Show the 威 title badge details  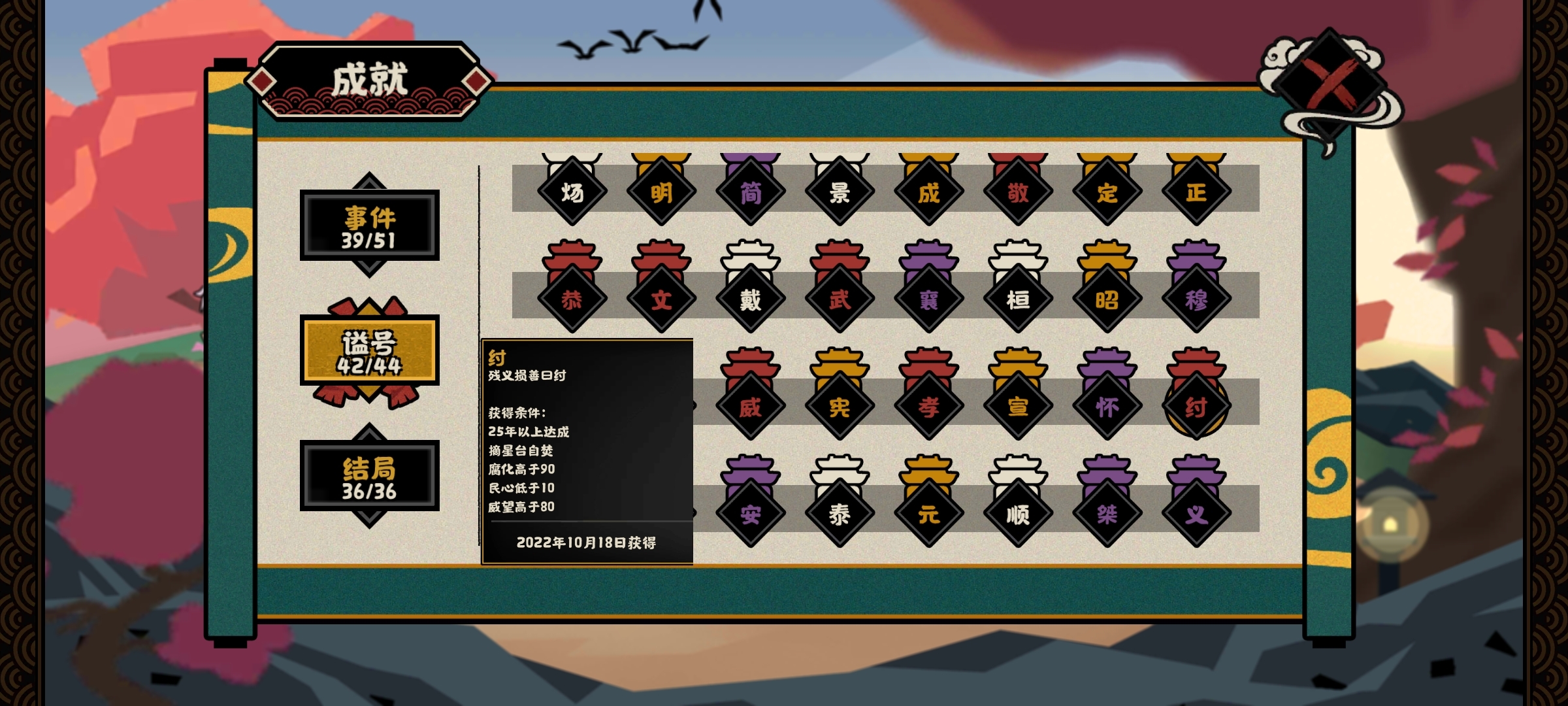click(x=750, y=407)
